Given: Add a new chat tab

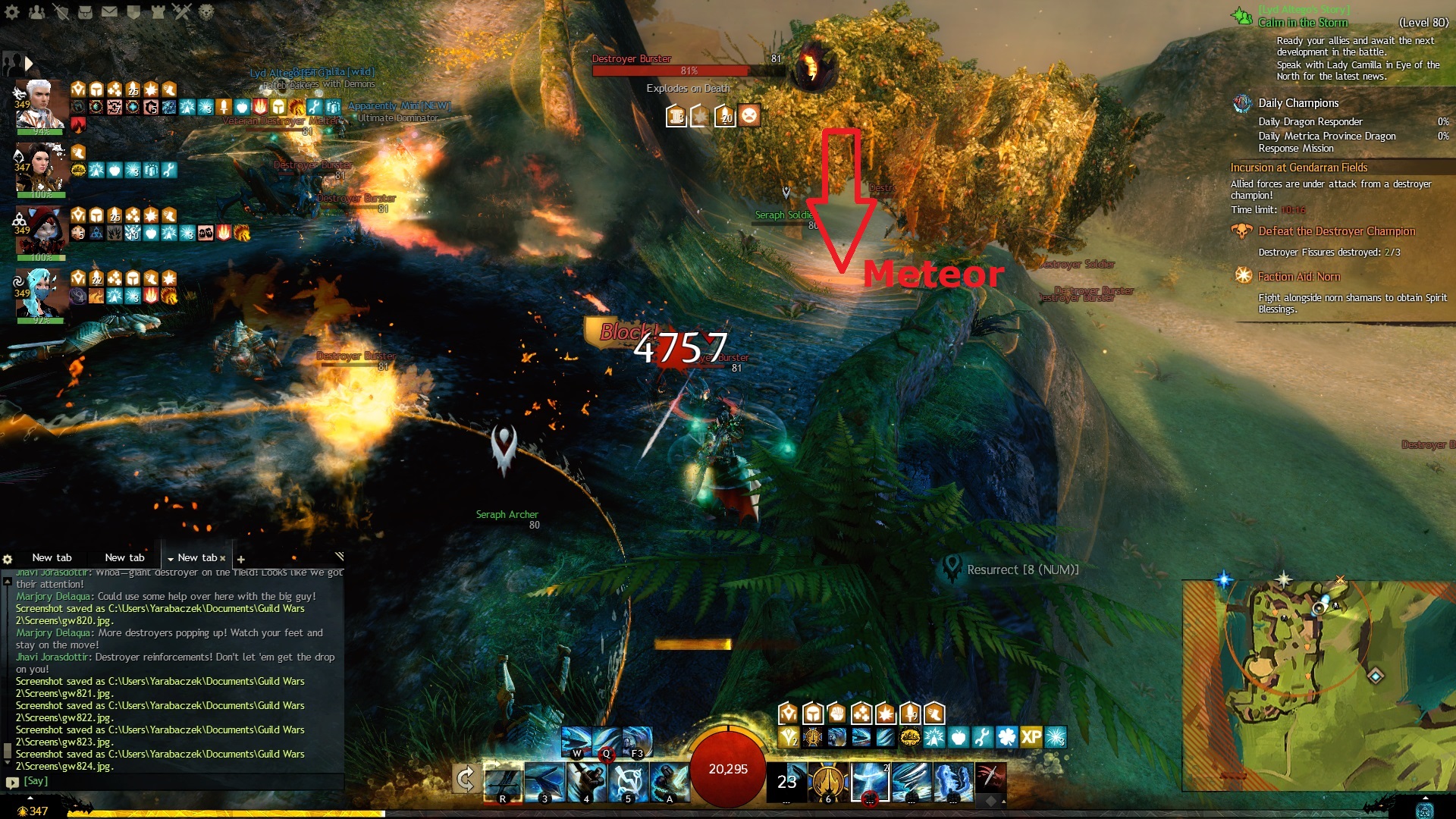Looking at the screenshot, I should pyautogui.click(x=241, y=559).
